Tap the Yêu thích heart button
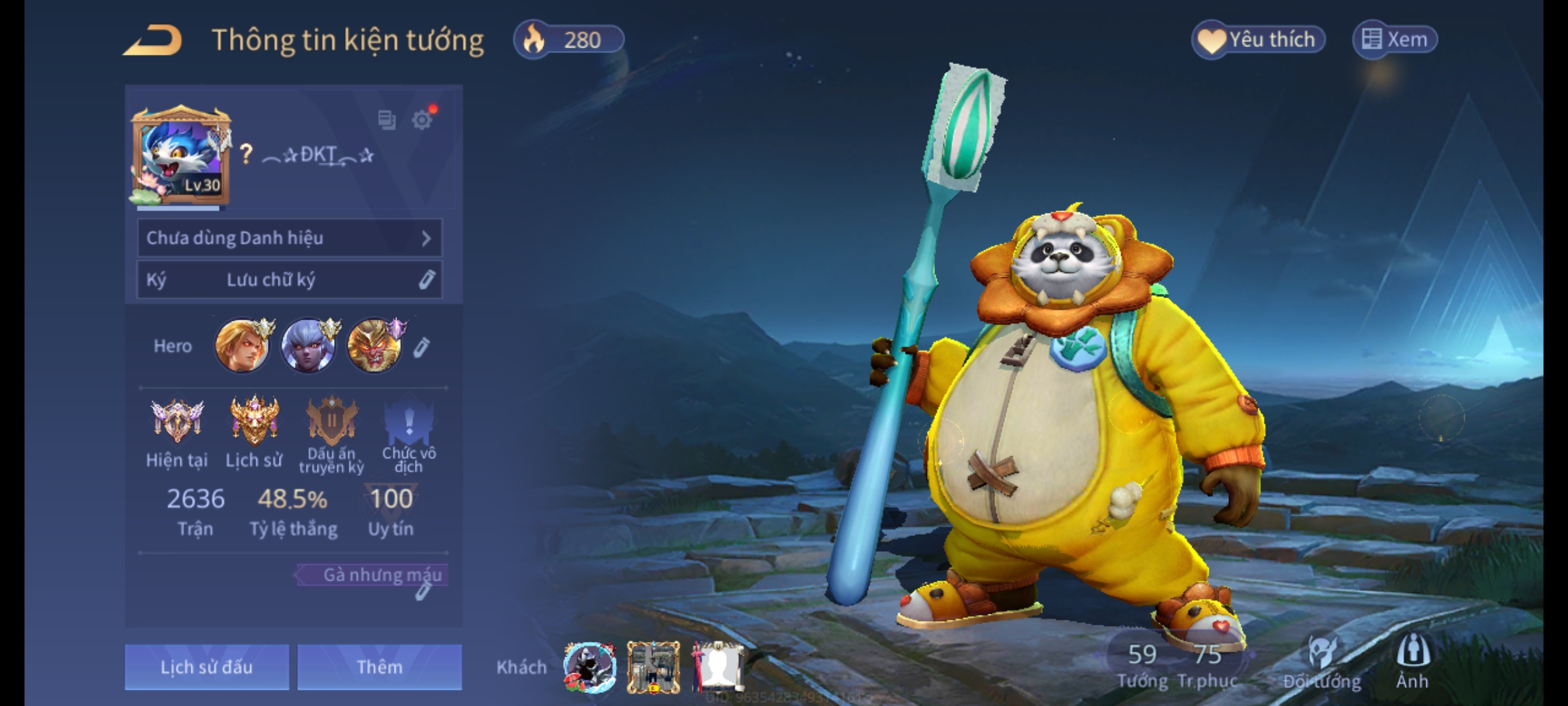The height and width of the screenshot is (706, 1568). (x=1258, y=40)
